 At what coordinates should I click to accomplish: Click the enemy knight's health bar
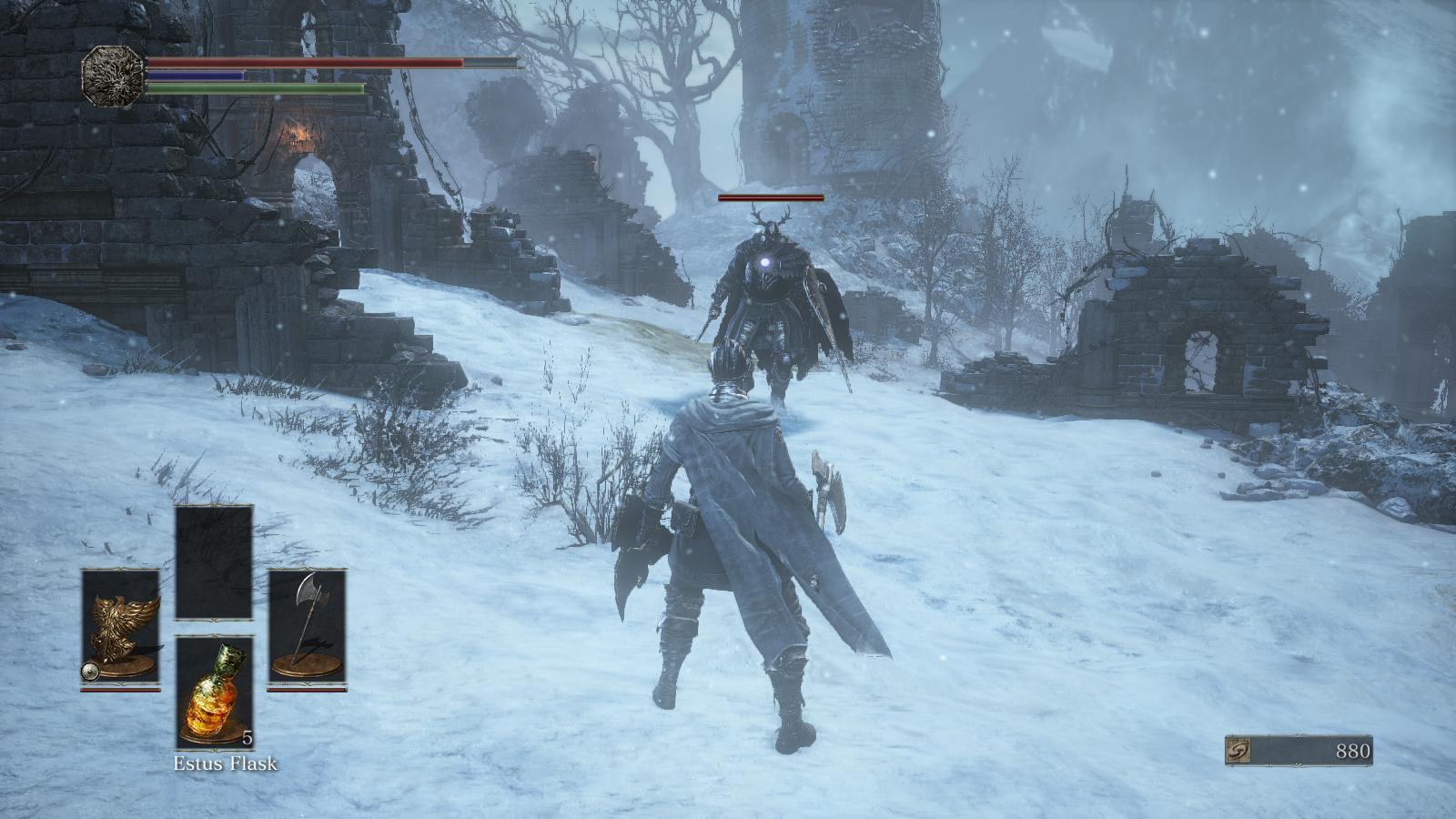click(769, 197)
